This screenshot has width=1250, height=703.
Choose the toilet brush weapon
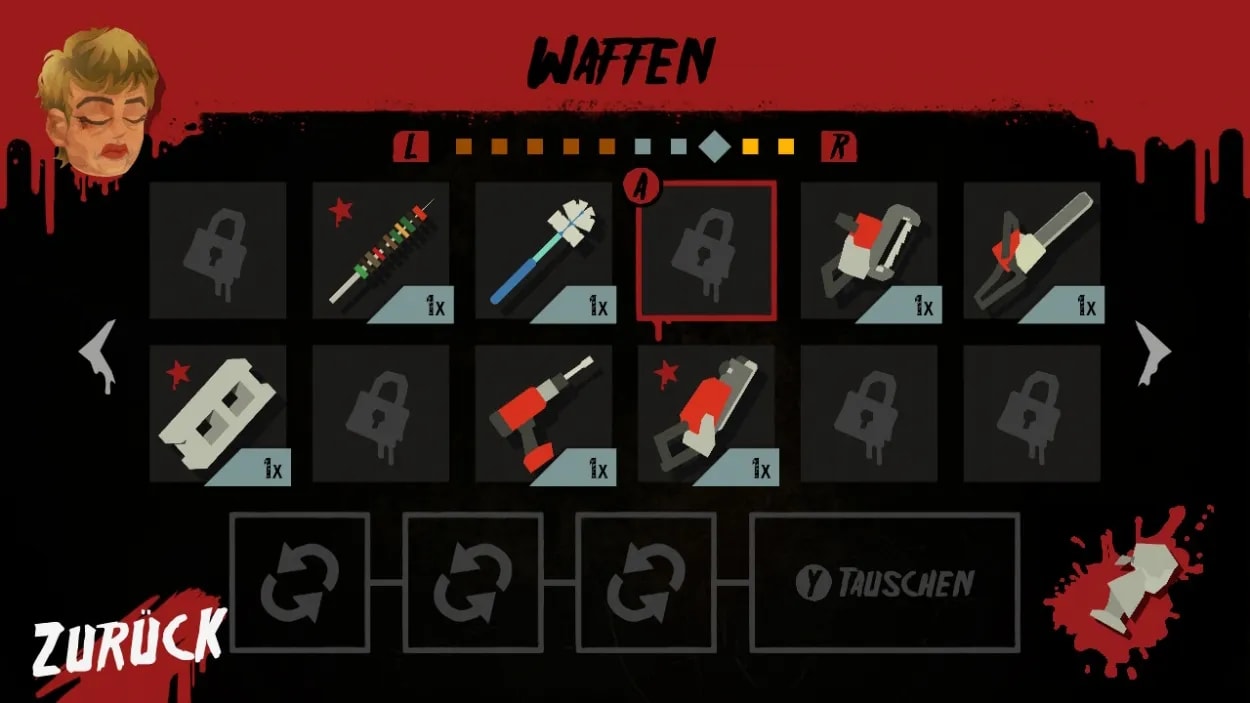pos(544,251)
